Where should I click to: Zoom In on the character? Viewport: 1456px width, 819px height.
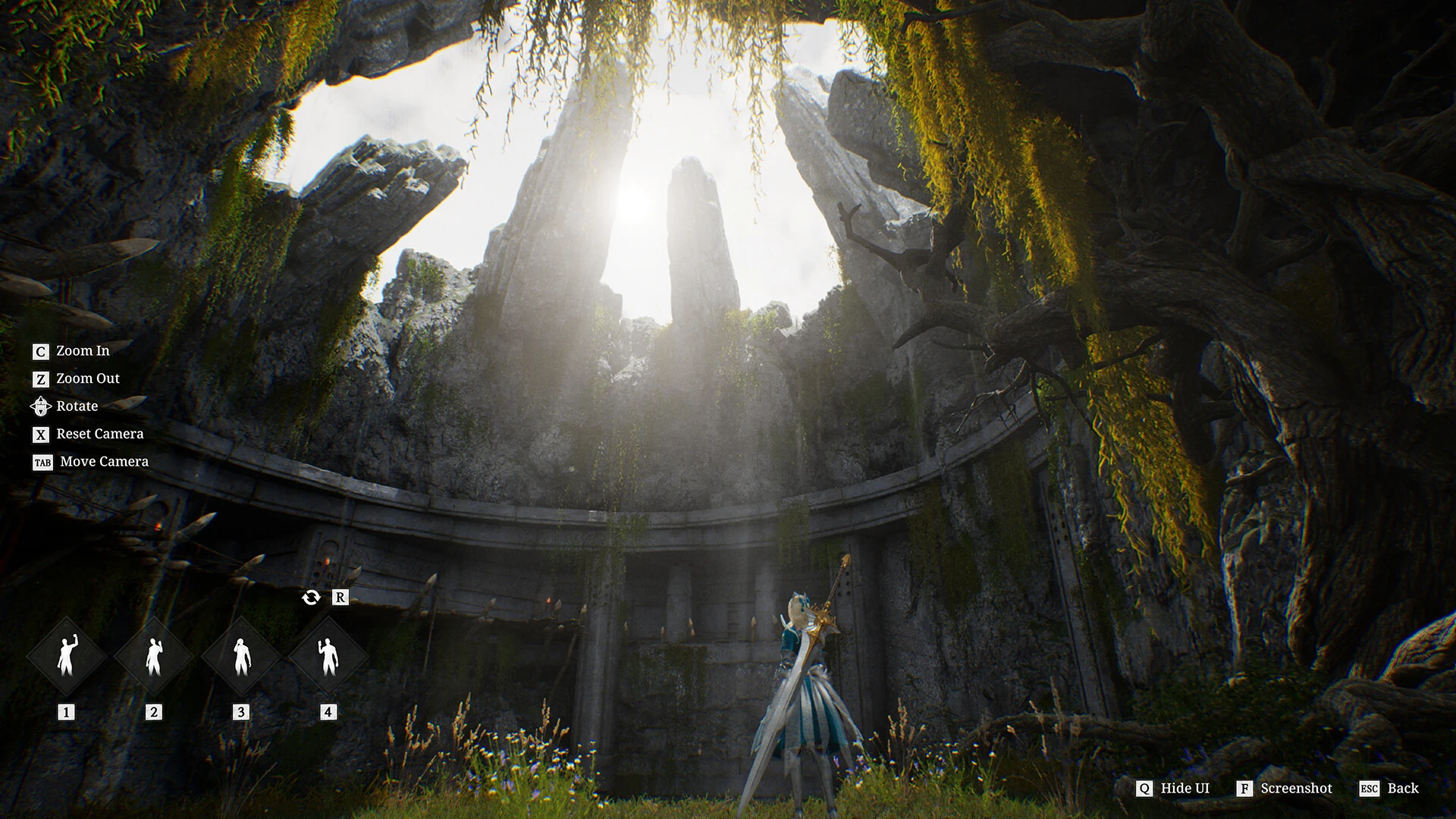click(x=83, y=351)
